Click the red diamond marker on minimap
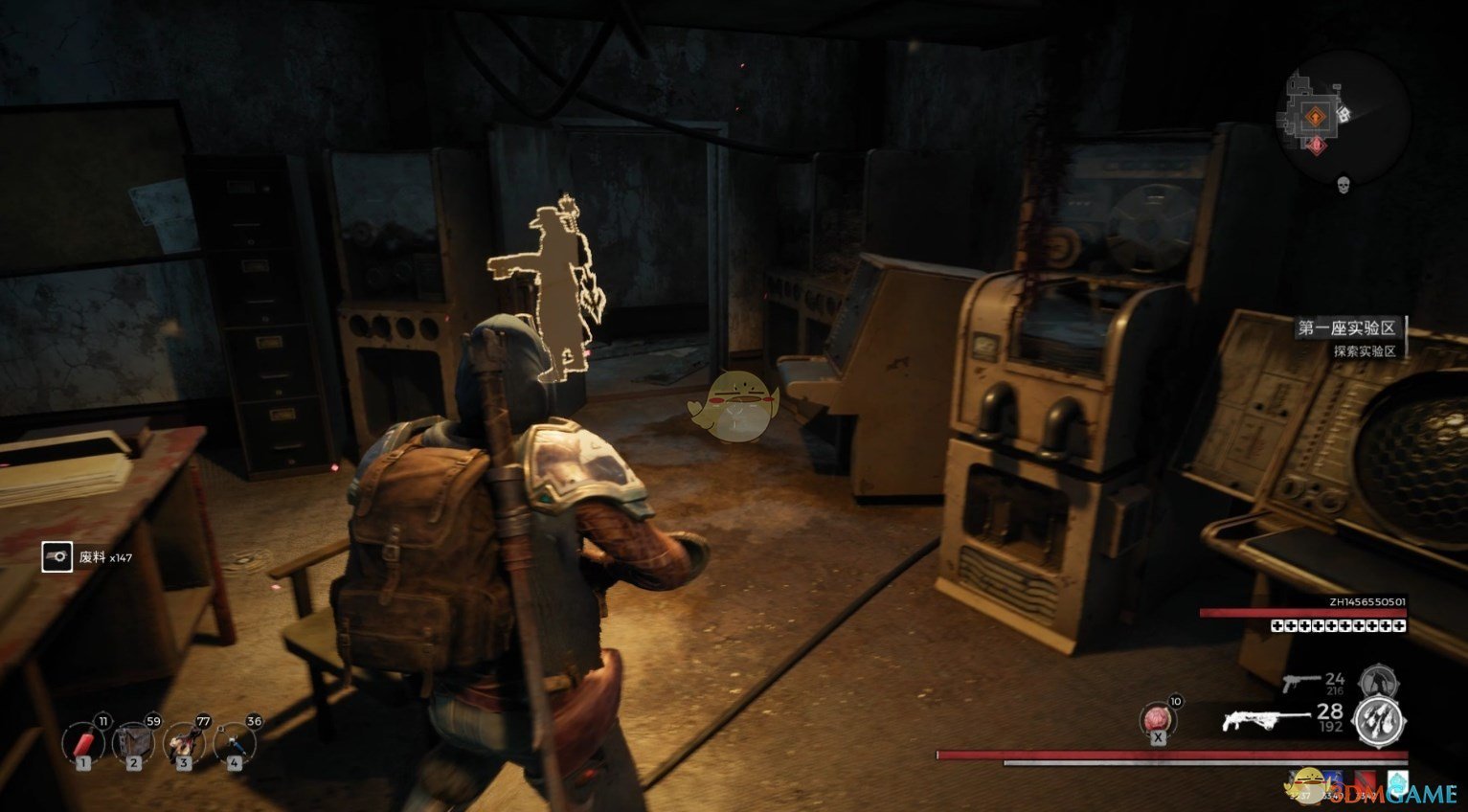The height and width of the screenshot is (812, 1468). (x=1317, y=145)
